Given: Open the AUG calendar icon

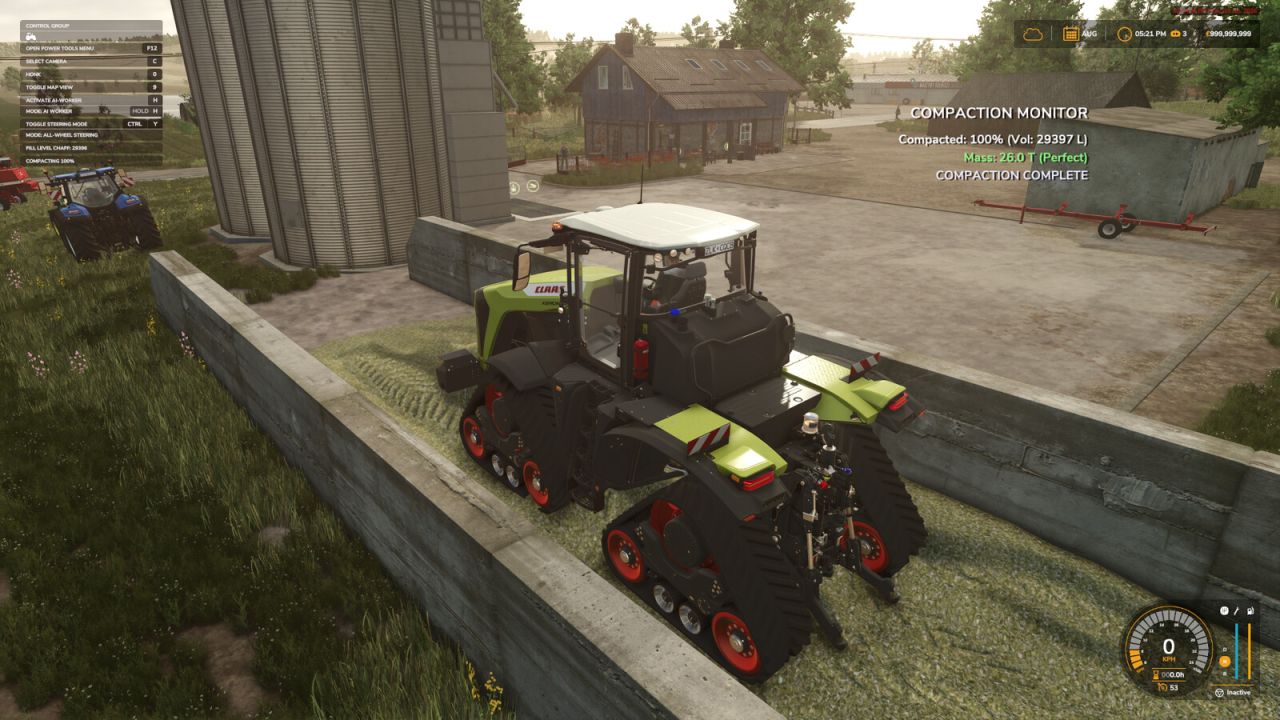Looking at the screenshot, I should pos(1072,33).
